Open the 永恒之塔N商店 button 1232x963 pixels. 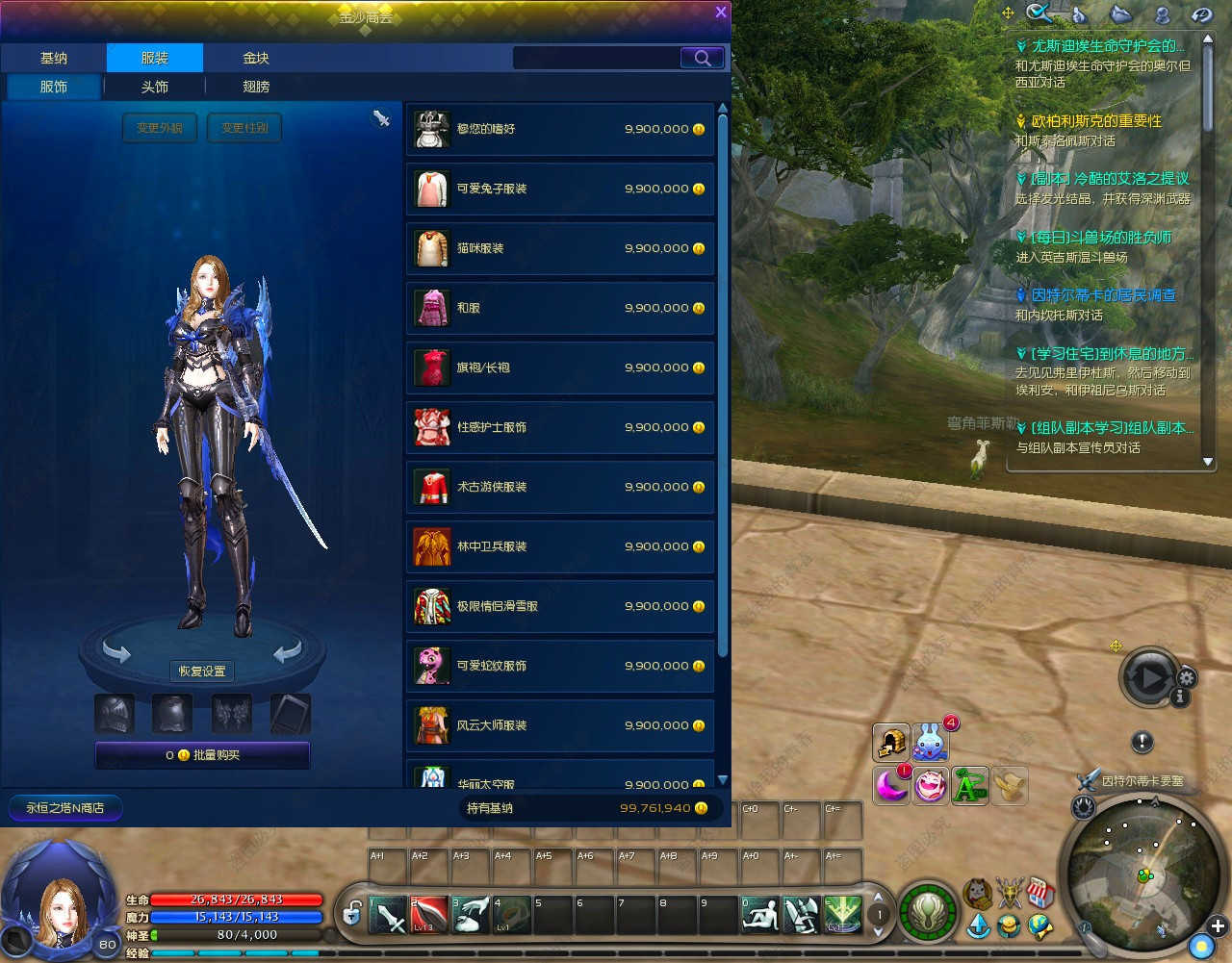pos(65,808)
